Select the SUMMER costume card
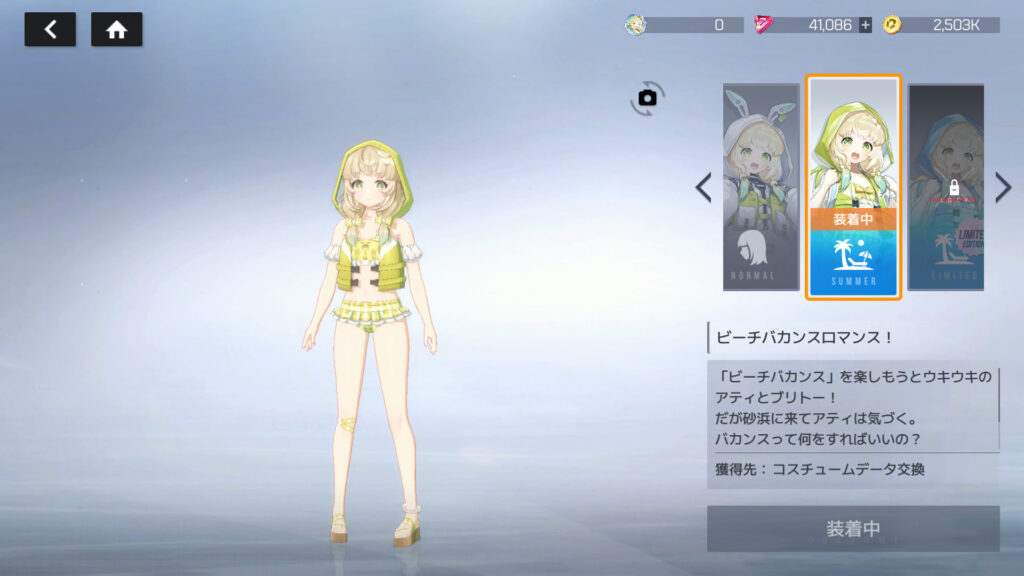1024x576 pixels. [853, 187]
